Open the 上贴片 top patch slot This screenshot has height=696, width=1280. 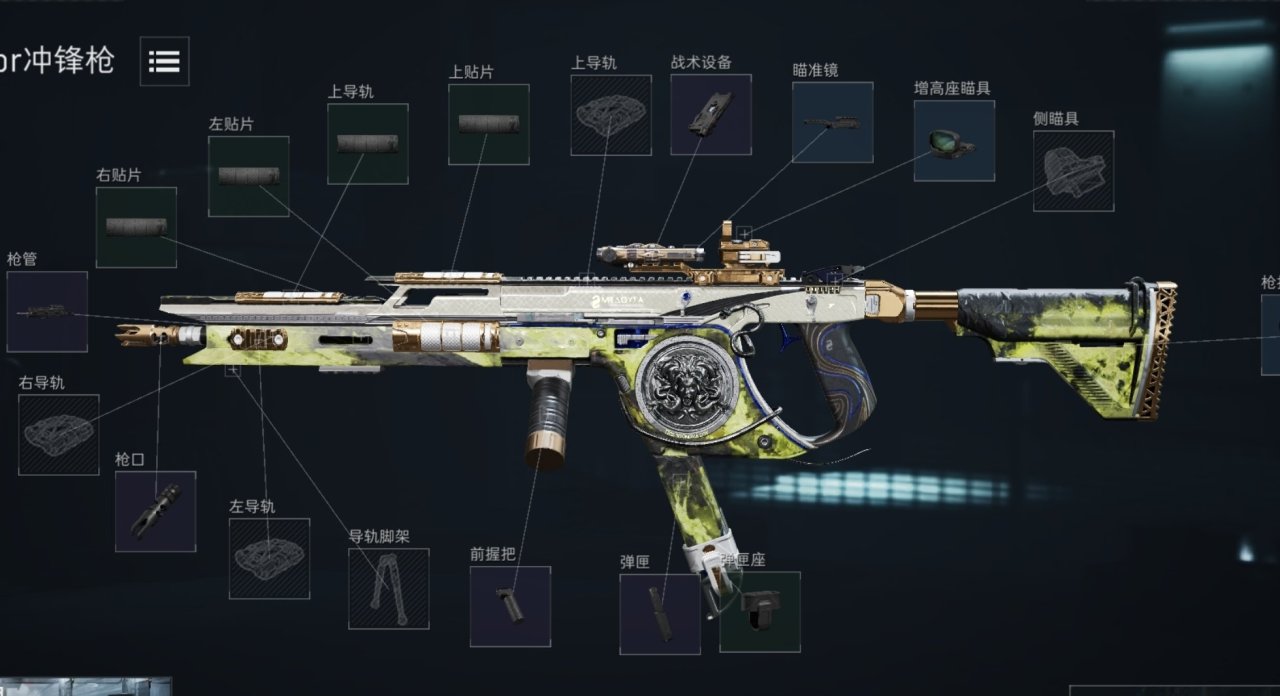(488, 124)
